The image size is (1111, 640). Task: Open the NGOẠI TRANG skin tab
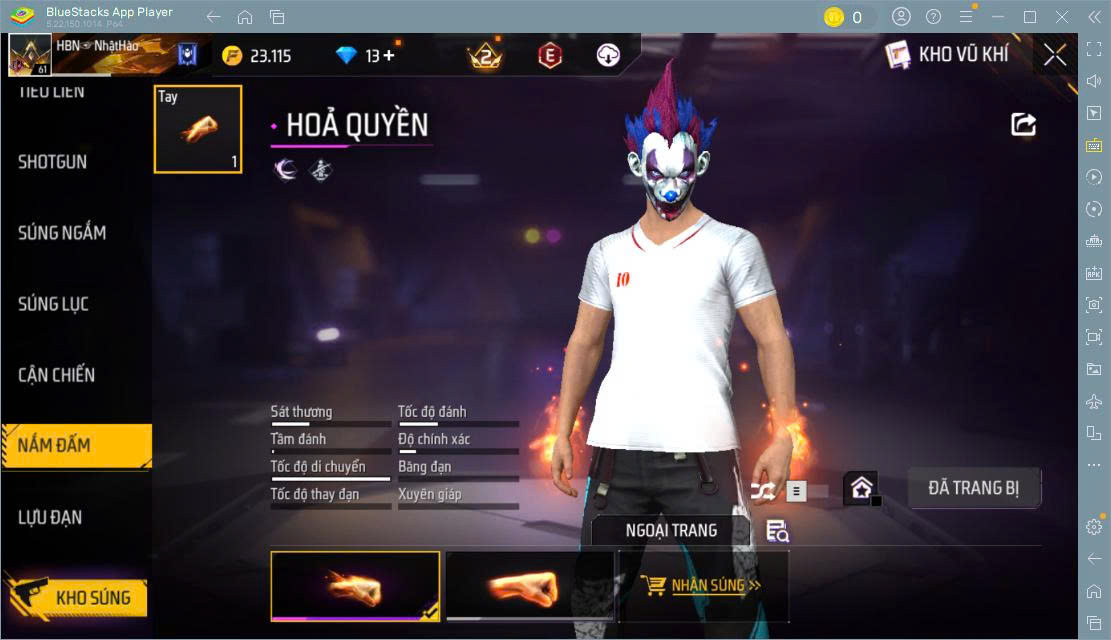pos(671,531)
